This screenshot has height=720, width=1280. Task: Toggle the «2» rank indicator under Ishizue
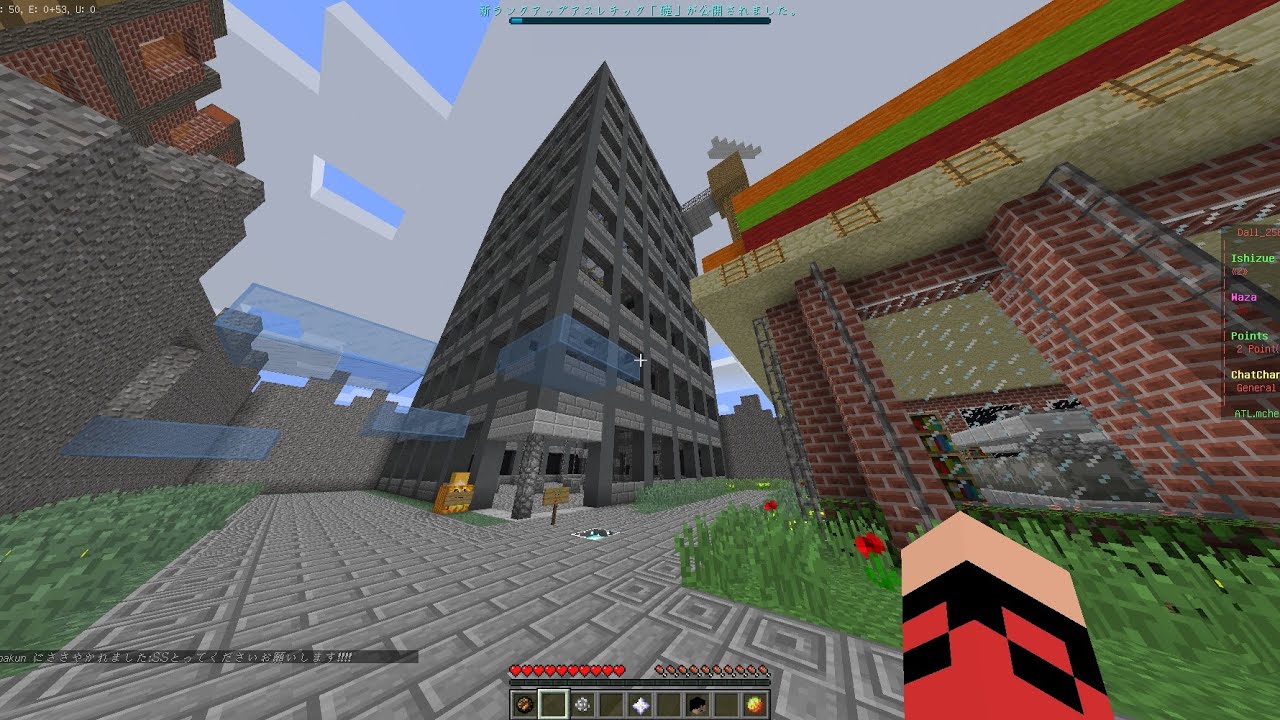pyautogui.click(x=1241, y=271)
